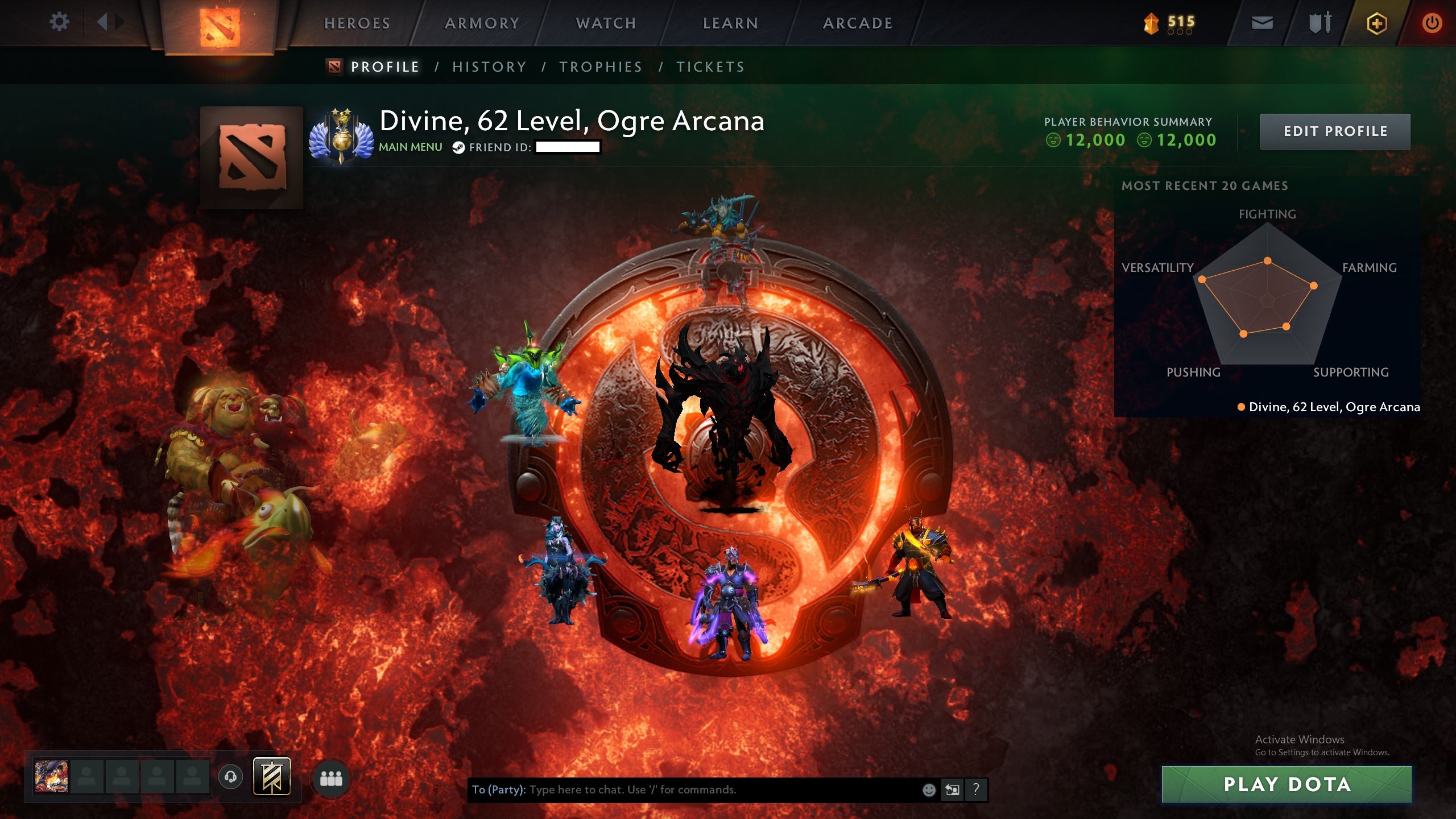Switch to the TROPHIES tab

coord(601,67)
